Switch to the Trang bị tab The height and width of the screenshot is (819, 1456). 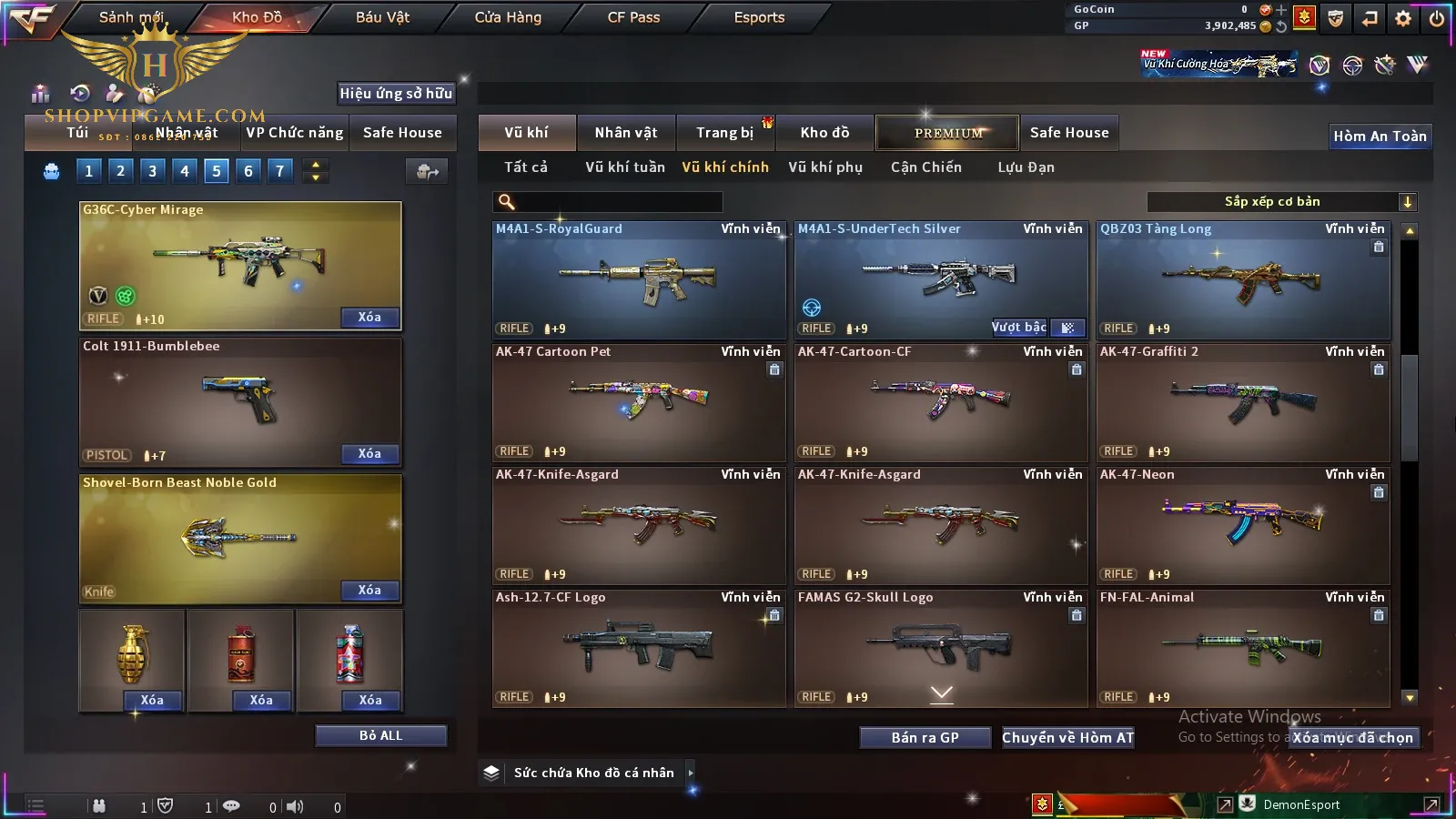(724, 133)
